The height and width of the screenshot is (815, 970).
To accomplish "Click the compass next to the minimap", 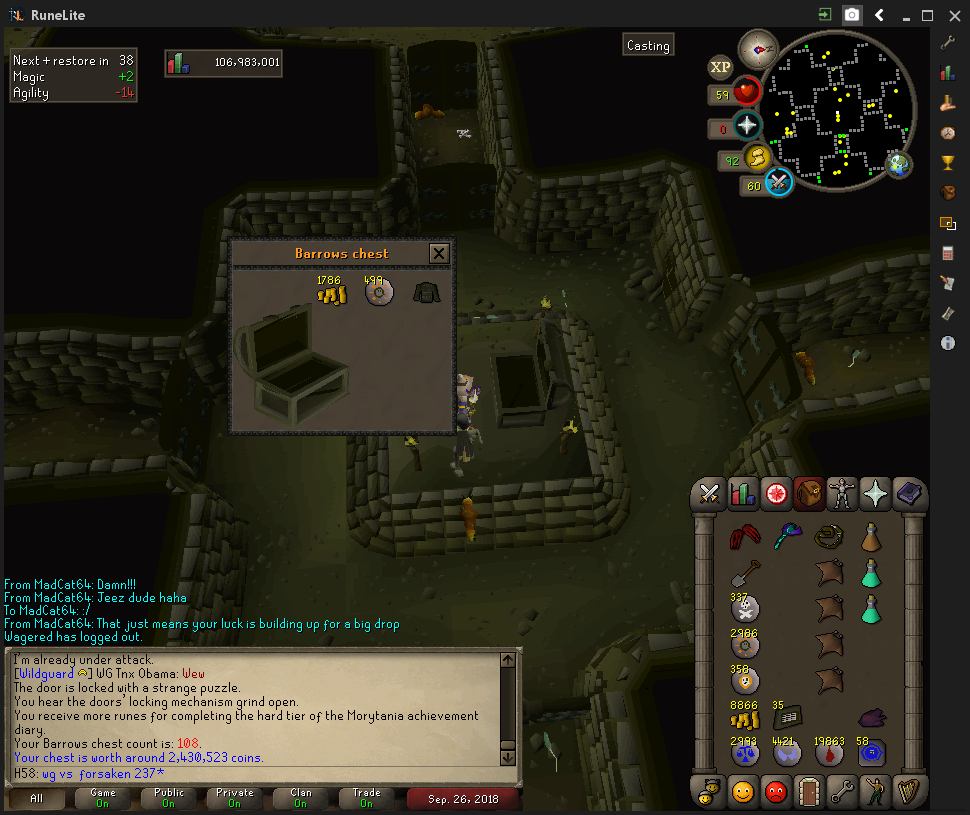I will tap(757, 48).
